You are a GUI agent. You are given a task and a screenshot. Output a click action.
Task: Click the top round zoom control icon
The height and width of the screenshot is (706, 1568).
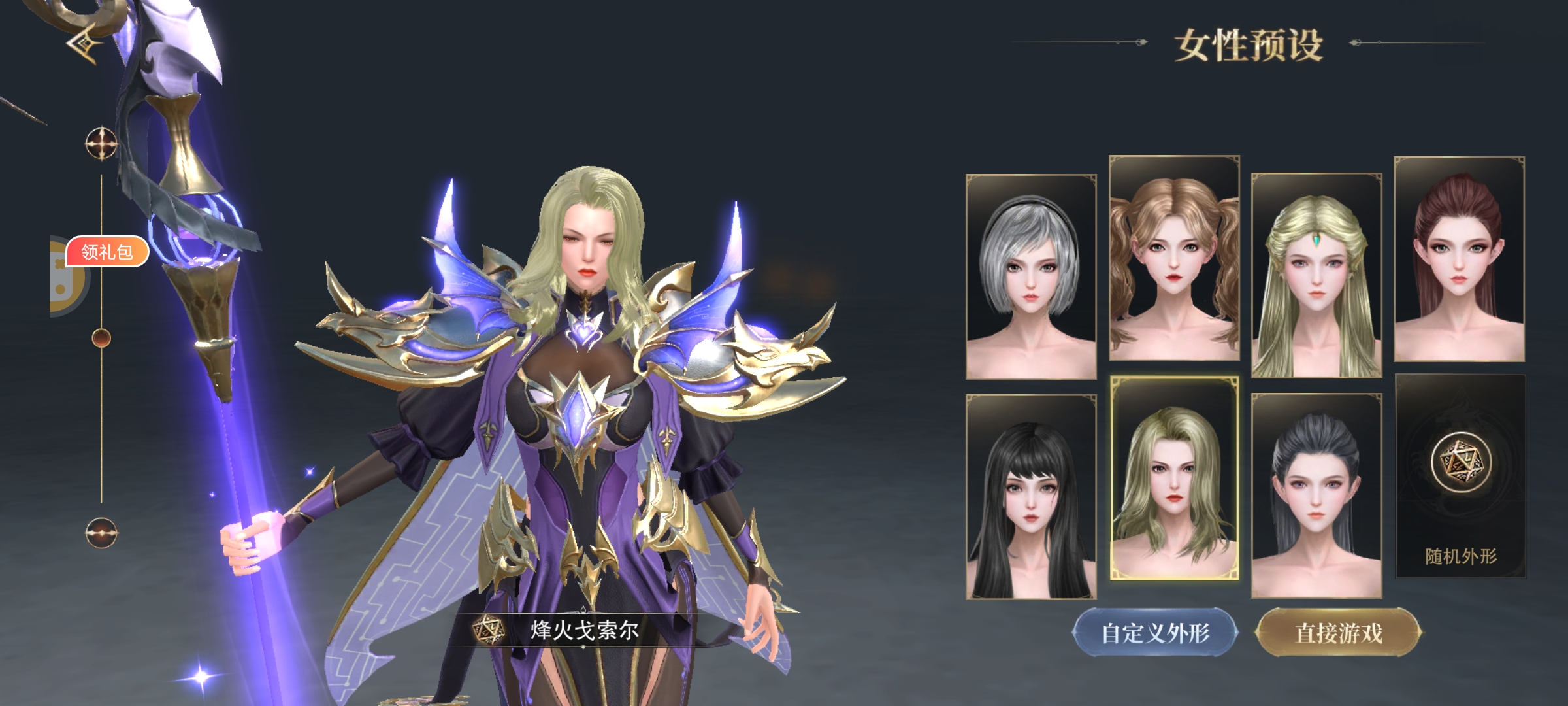click(x=101, y=143)
